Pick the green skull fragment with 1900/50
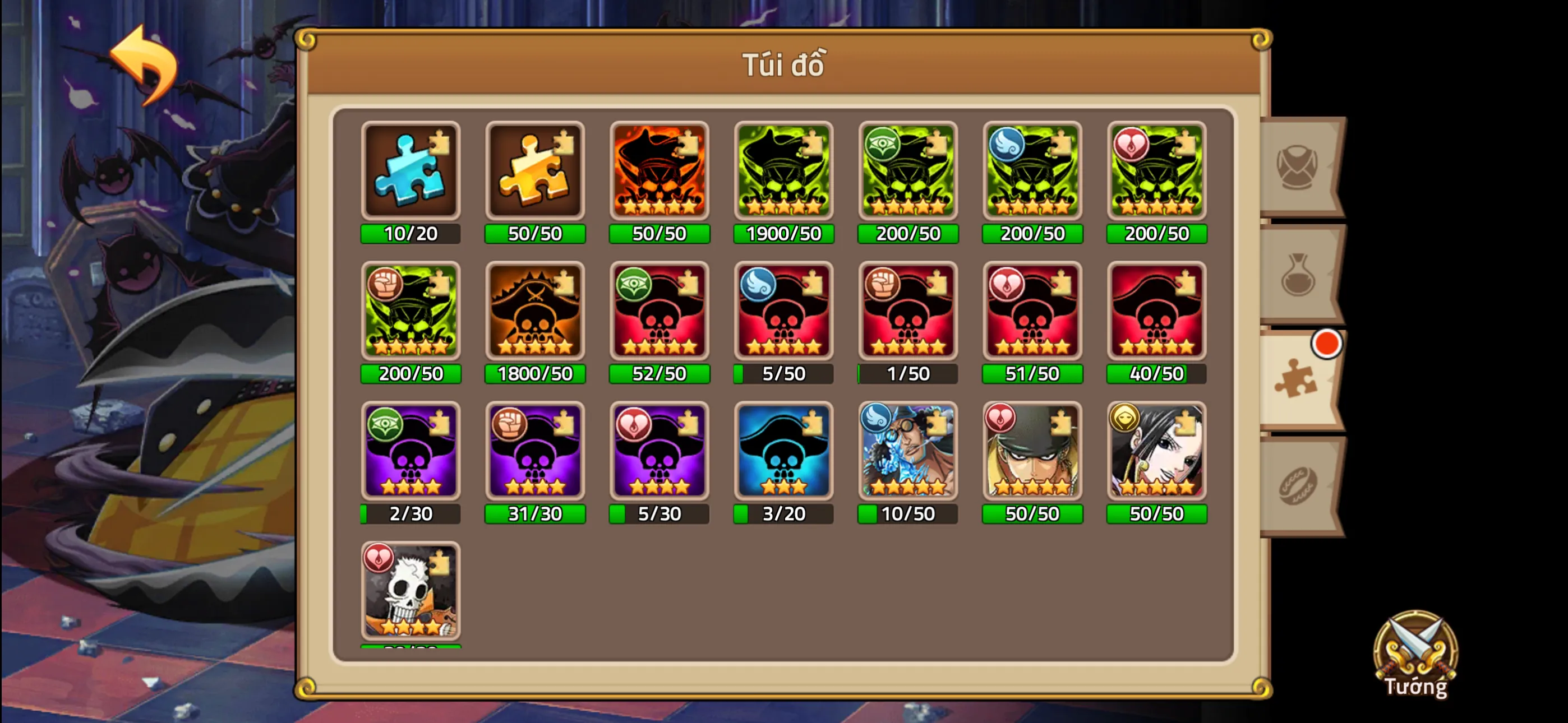 pos(783,171)
